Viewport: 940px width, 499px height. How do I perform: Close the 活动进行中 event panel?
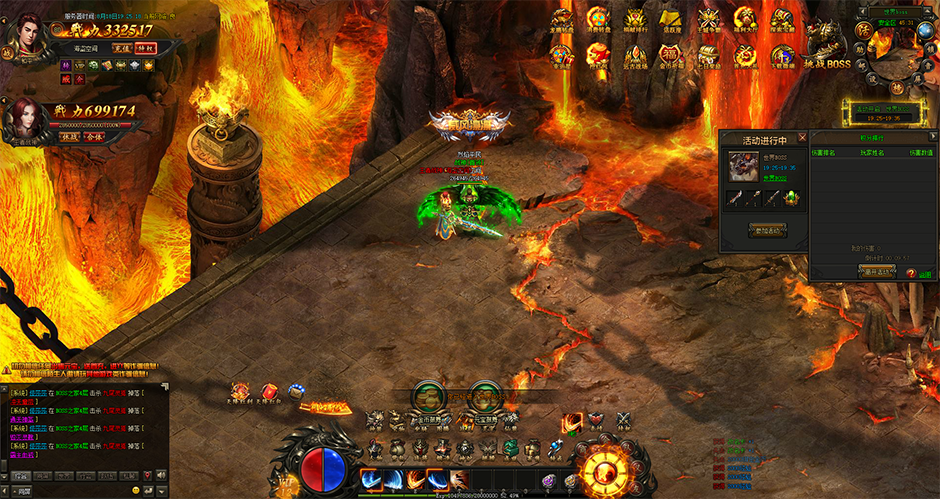(802, 137)
